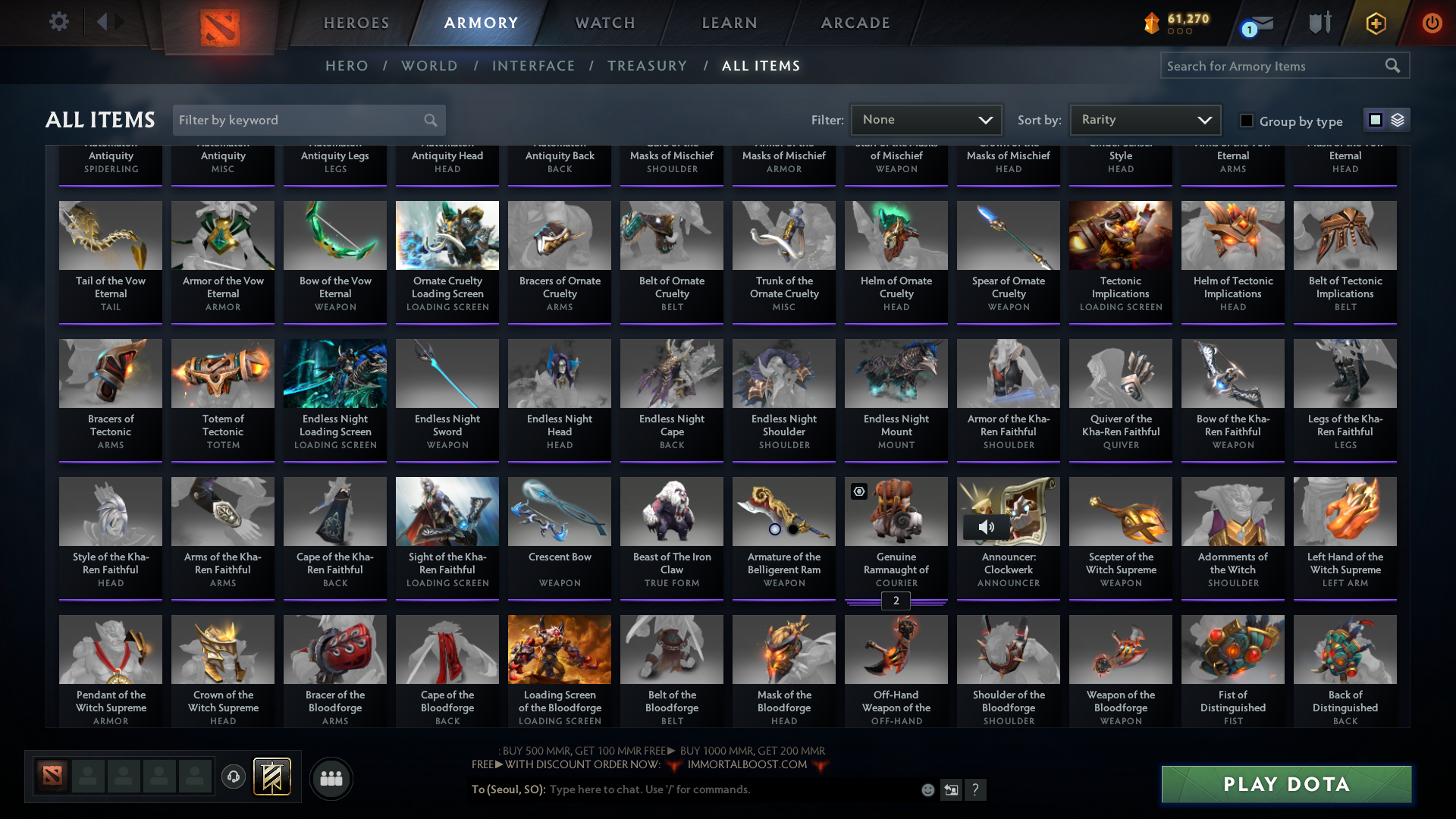Open the Sort by Rarity dropdown
This screenshot has height=819, width=1456.
tap(1145, 119)
